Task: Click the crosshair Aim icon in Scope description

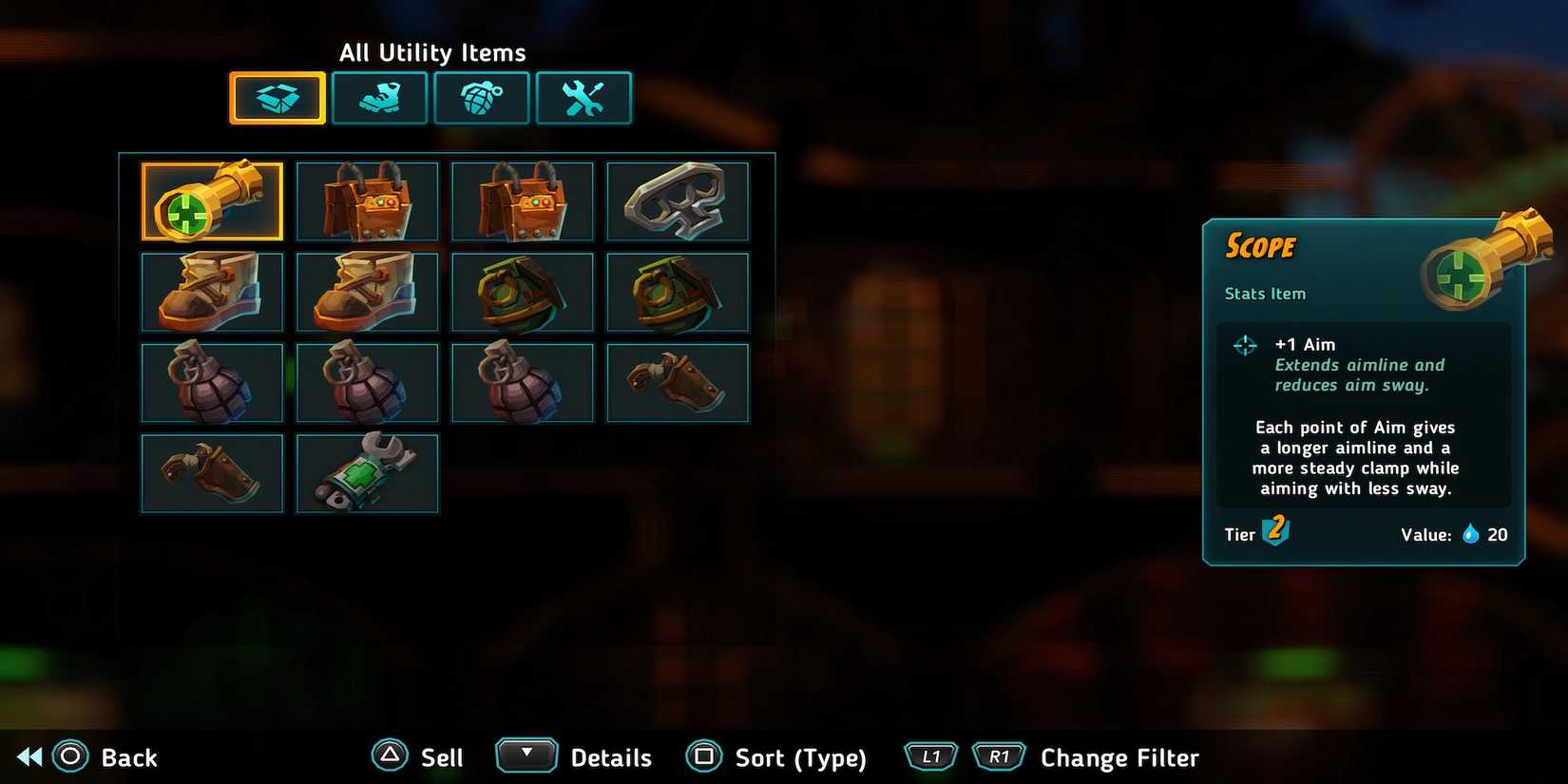Action: 1245,345
